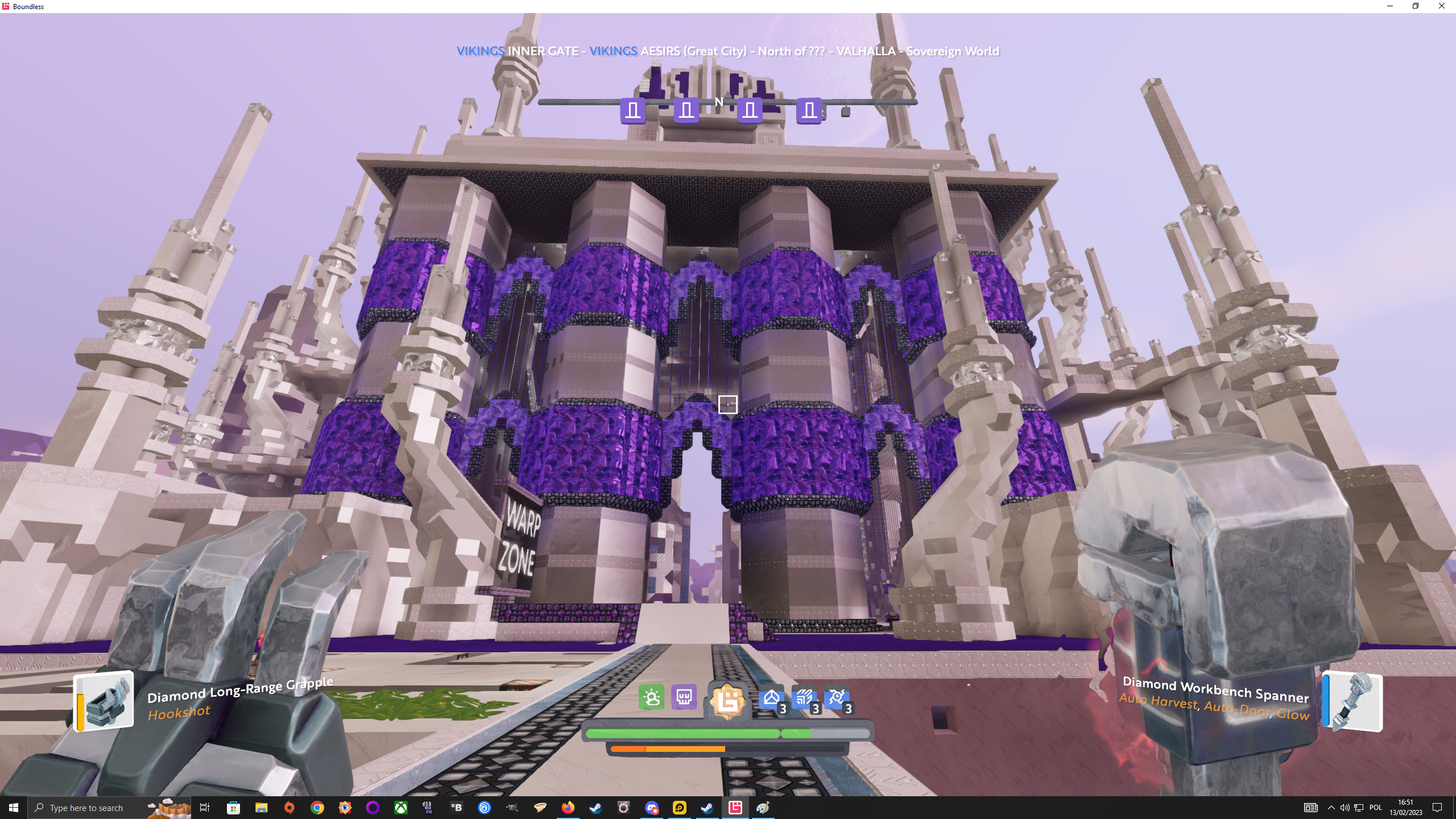Image resolution: width=1456 pixels, height=819 pixels.
Task: Click the green glowing figure status icon
Action: 651,697
